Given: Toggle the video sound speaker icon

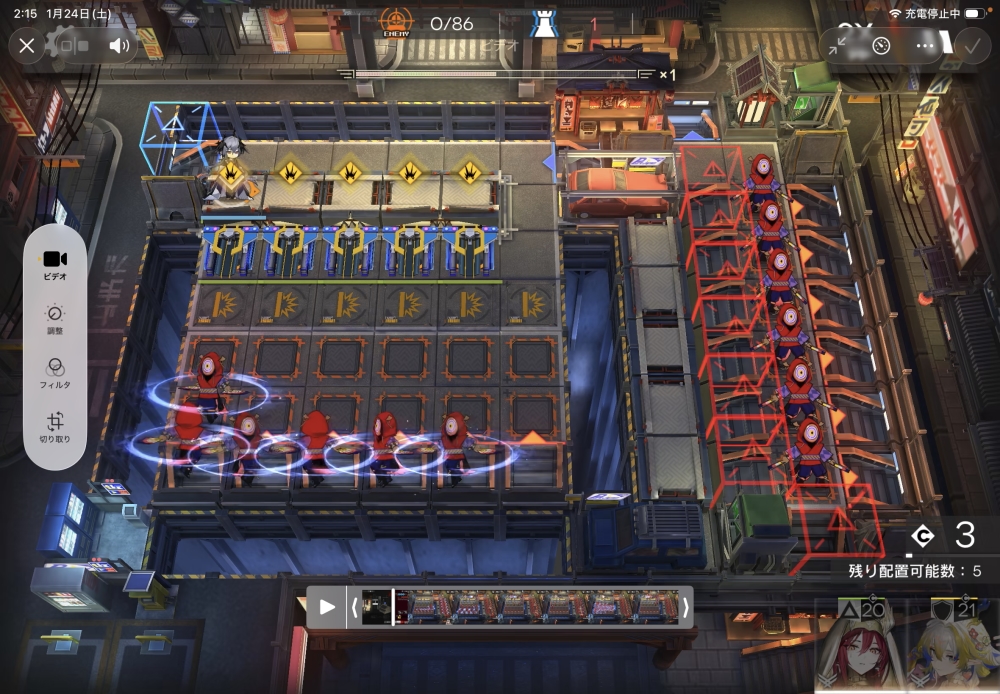Looking at the screenshot, I should [119, 45].
